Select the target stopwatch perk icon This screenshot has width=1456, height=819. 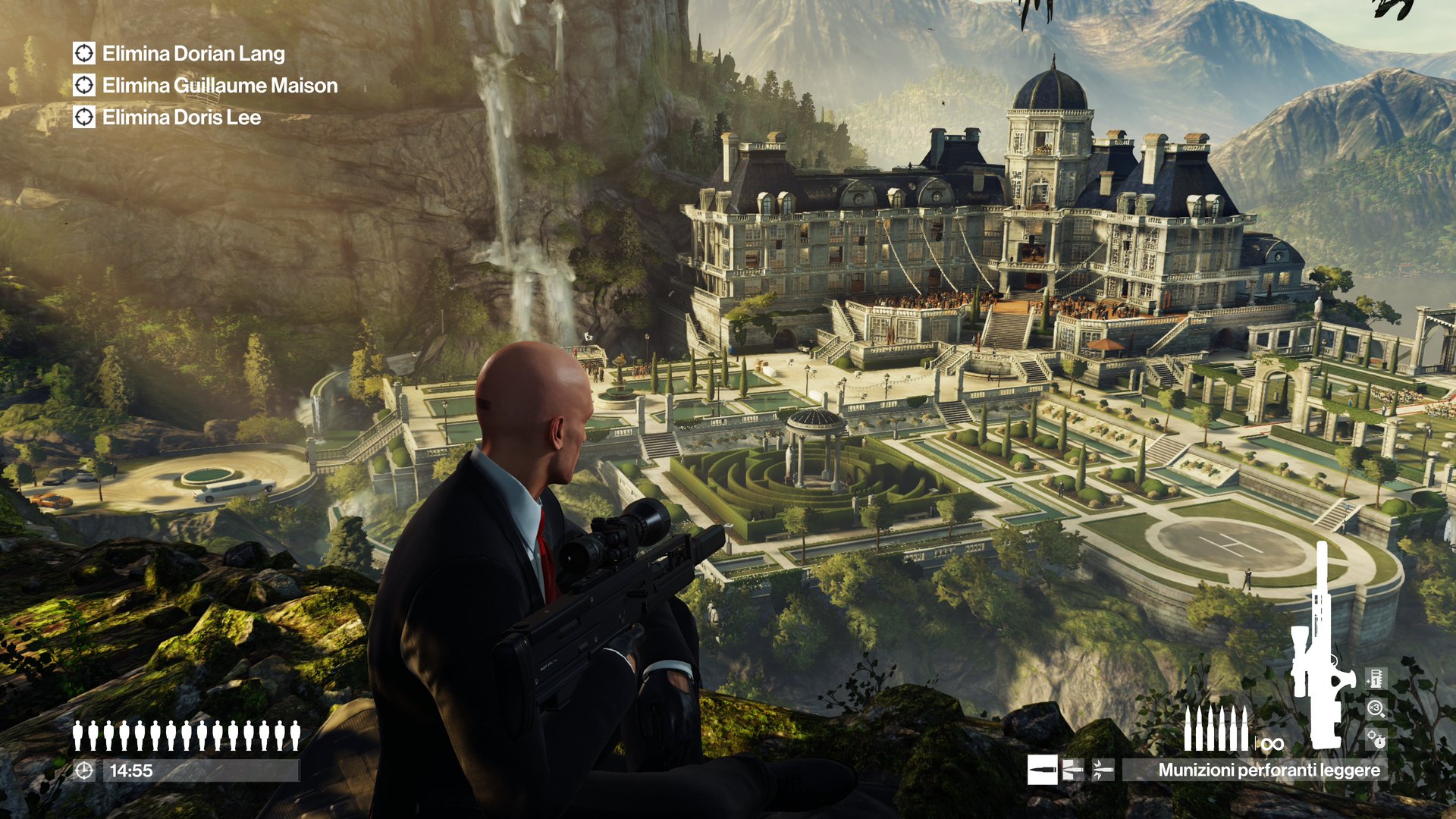coord(1376,739)
